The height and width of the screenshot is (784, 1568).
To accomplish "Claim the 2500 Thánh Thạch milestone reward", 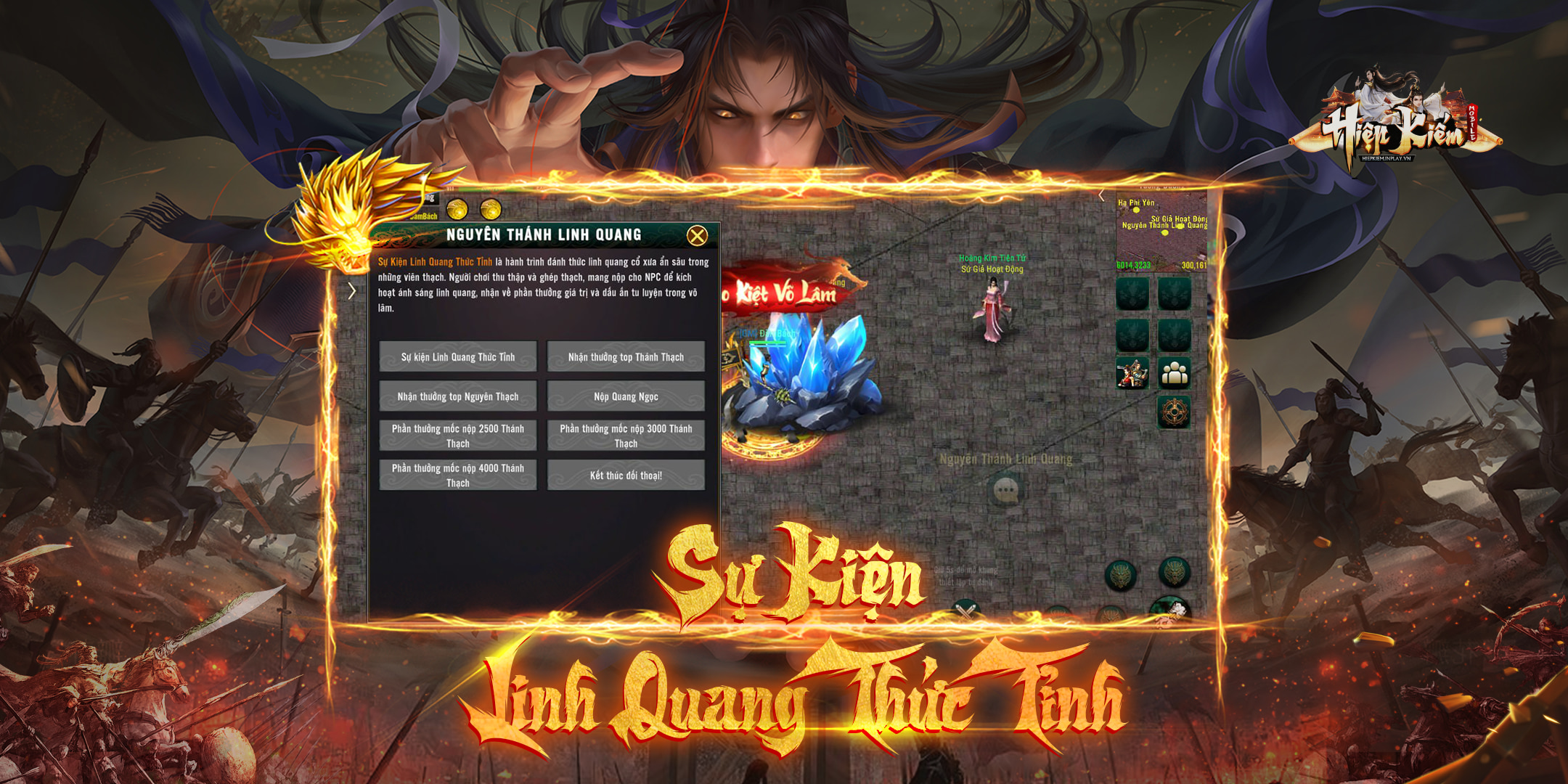I will coord(458,436).
